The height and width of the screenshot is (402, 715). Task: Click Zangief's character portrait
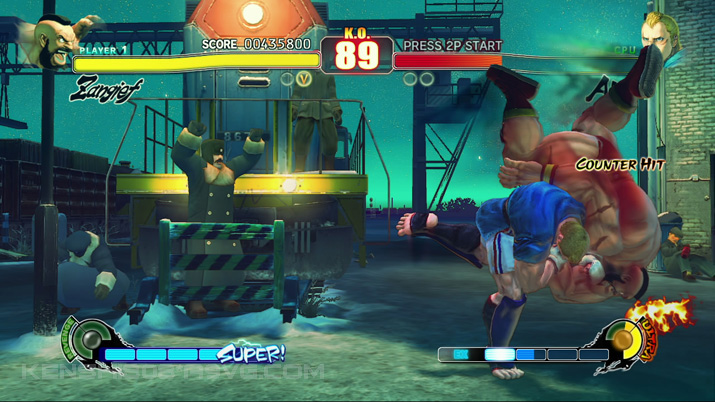(x=57, y=40)
